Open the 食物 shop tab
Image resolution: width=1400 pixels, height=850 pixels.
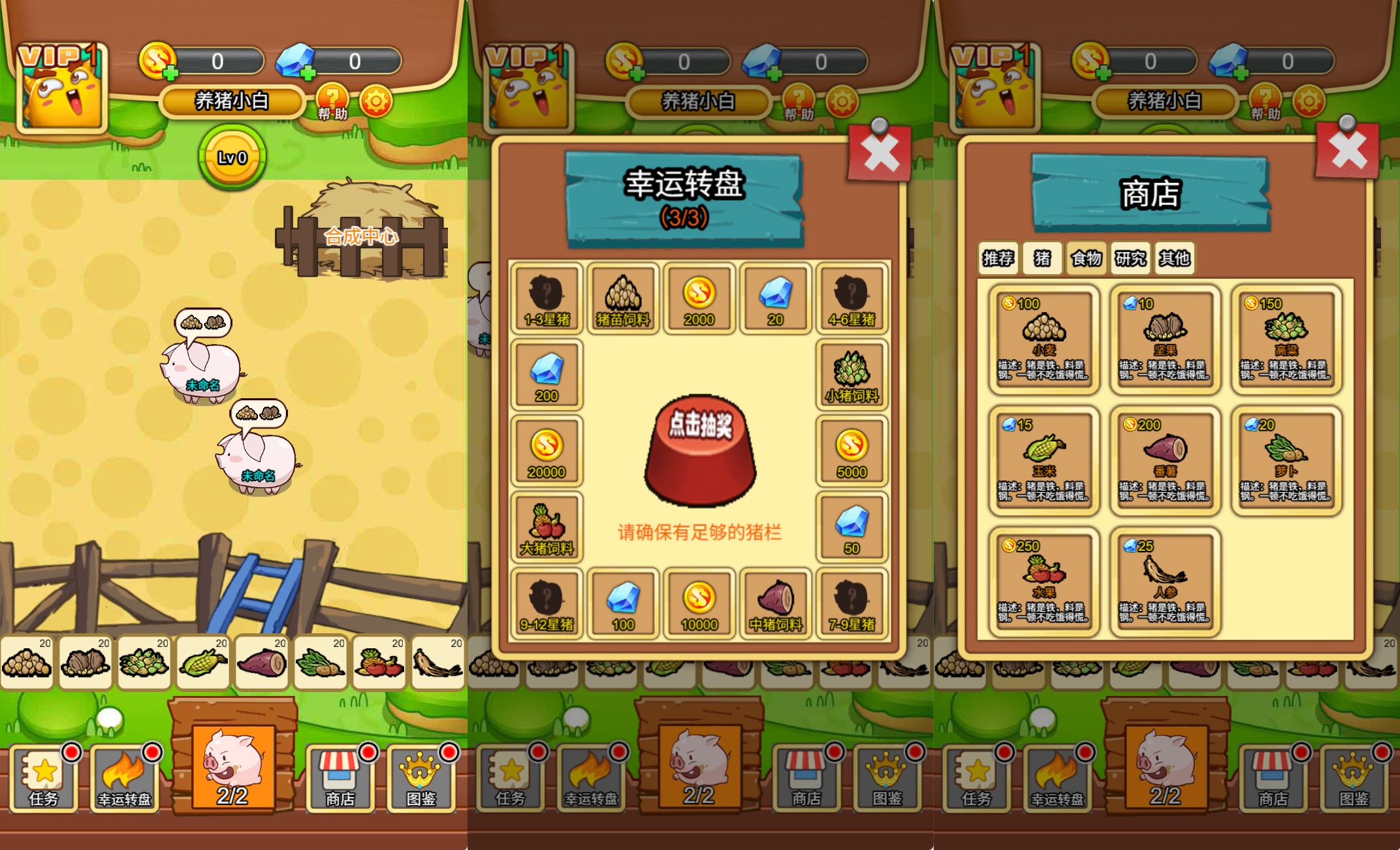[x=1086, y=259]
